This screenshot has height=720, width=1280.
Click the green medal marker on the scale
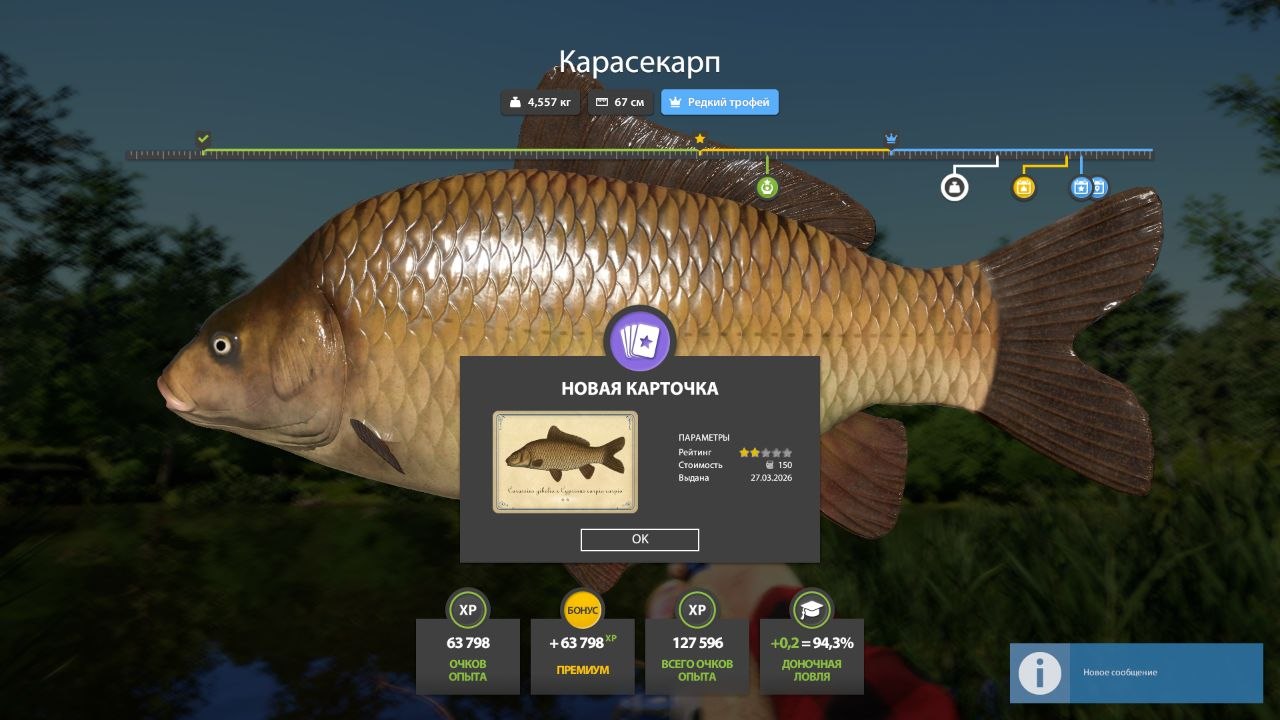[767, 187]
